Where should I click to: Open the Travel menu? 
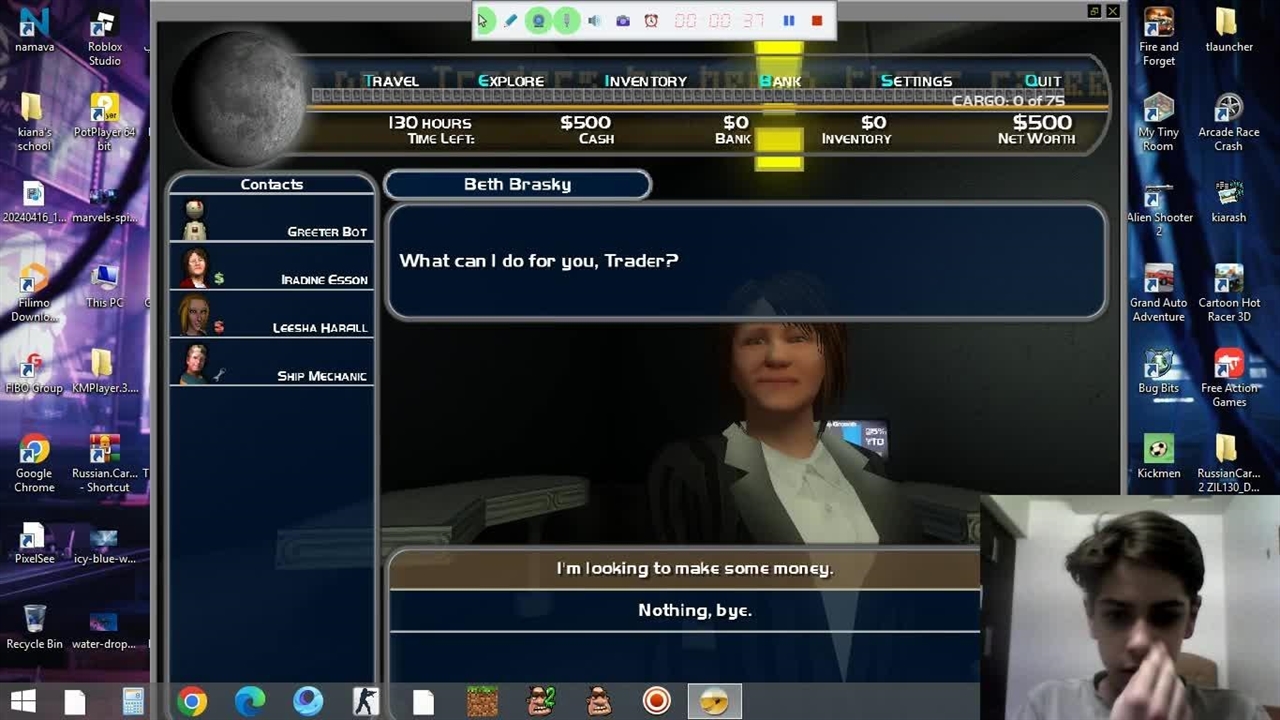(391, 81)
